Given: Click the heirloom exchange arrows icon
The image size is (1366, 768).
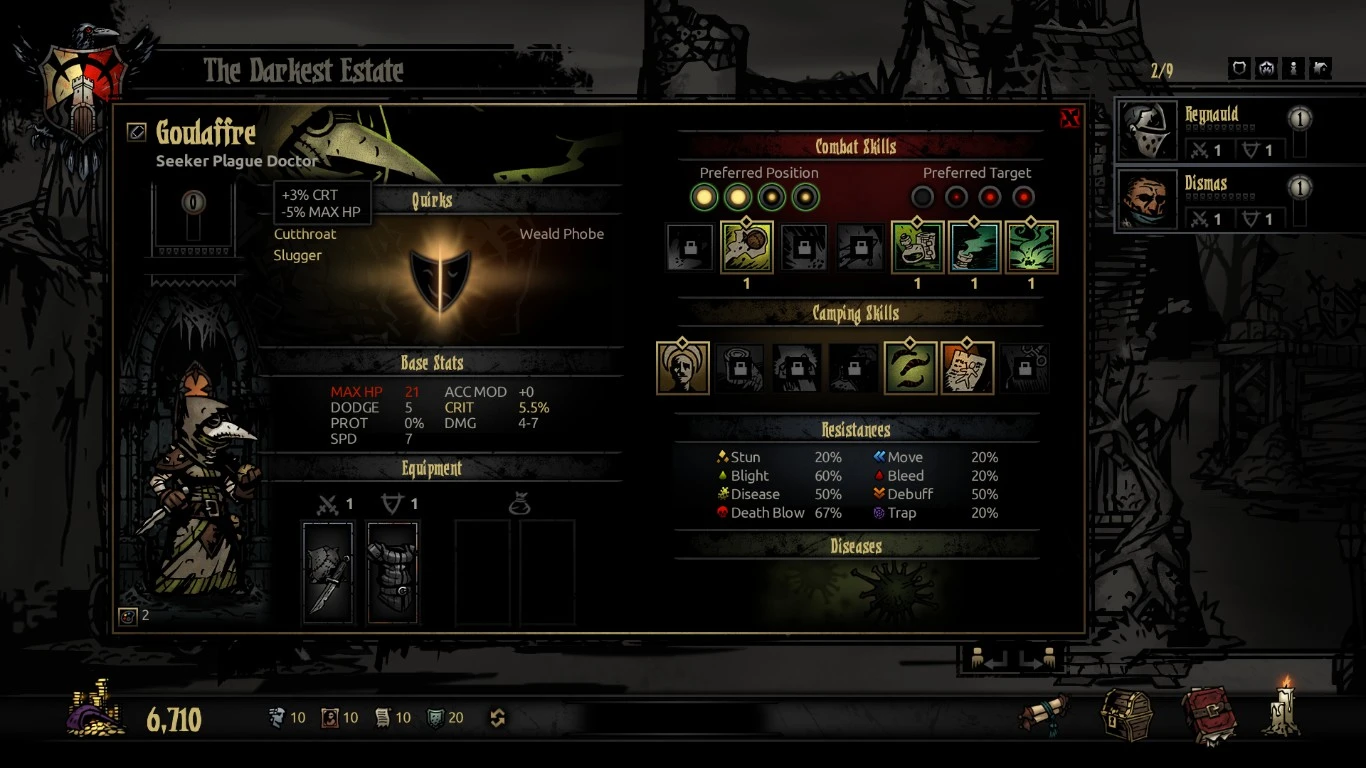Looking at the screenshot, I should tap(497, 718).
